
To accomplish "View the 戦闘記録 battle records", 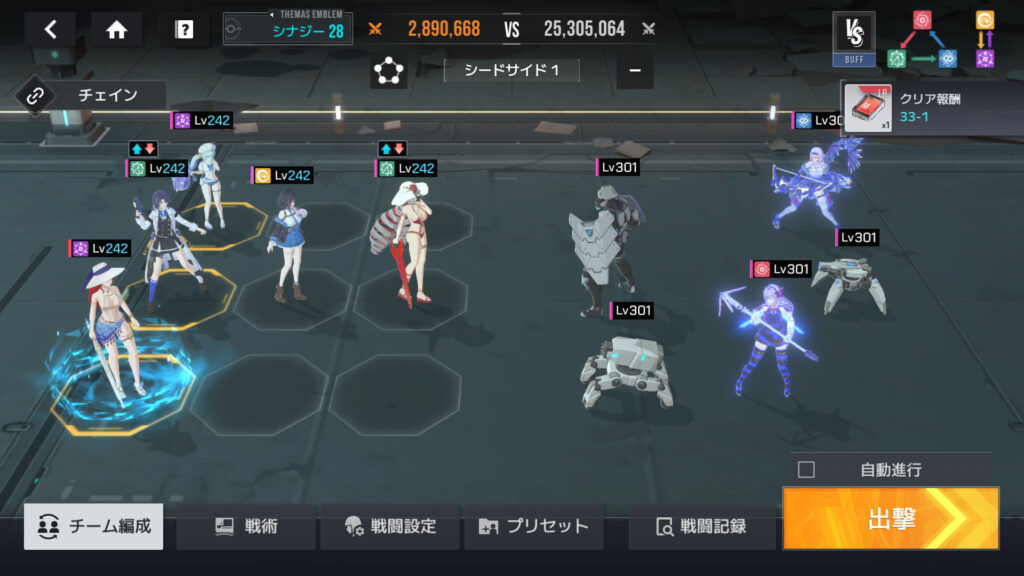I will coord(701,526).
